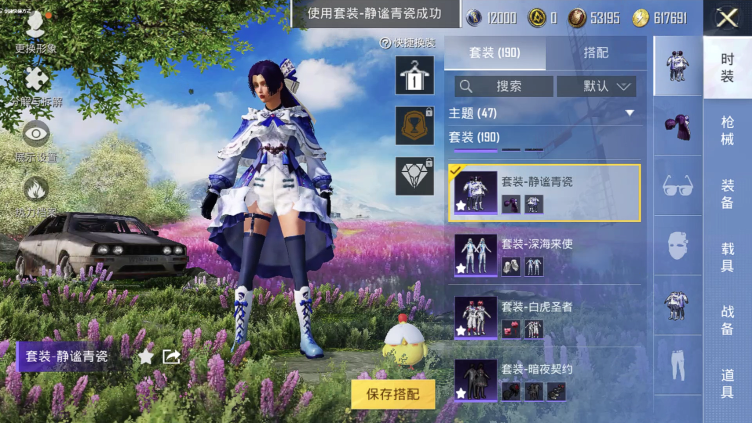The width and height of the screenshot is (752, 423).
Task: Open the 默认 sort dropdown
Action: [x=597, y=86]
